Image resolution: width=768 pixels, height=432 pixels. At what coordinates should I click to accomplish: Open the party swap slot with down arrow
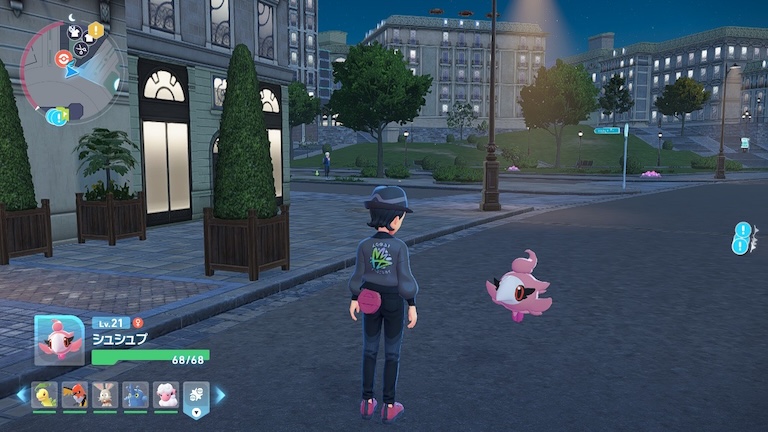(196, 397)
